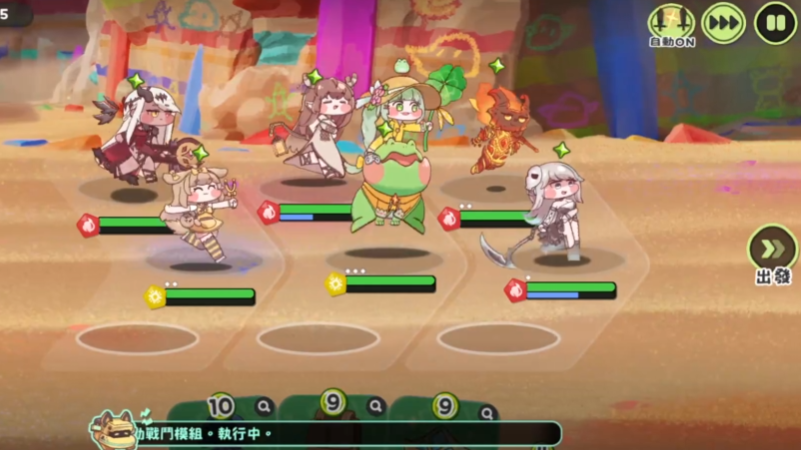Pause the battle
The height and width of the screenshot is (450, 801).
coord(775,23)
